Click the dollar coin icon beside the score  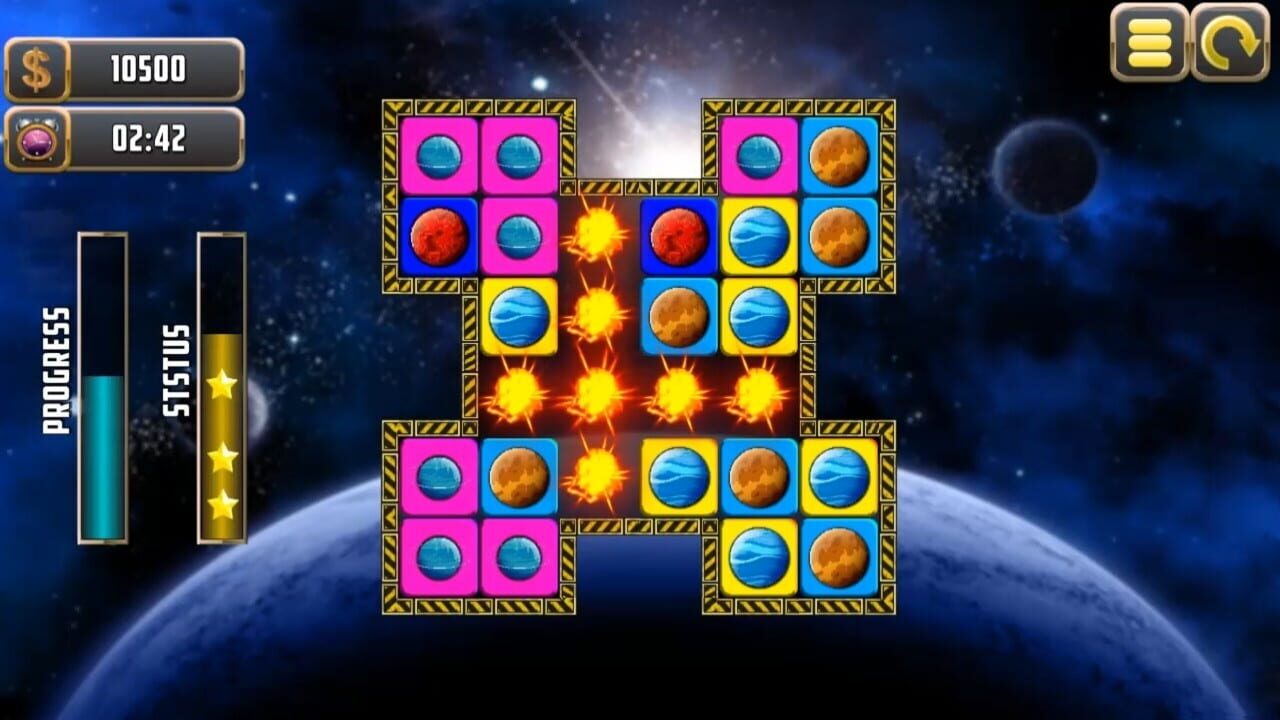[36, 68]
